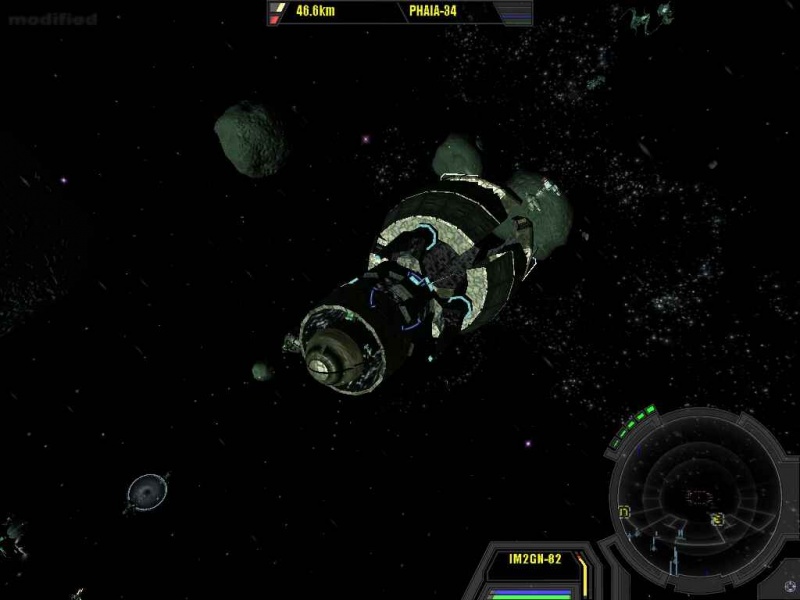The width and height of the screenshot is (800, 600).
Task: Select yellow marker 2 on the radar
Action: (717, 519)
